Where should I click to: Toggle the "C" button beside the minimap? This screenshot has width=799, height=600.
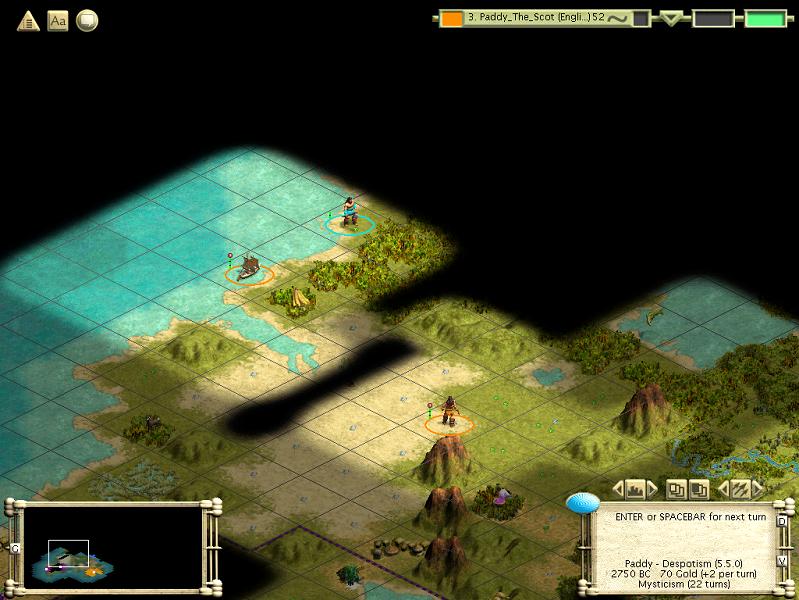[x=15, y=548]
